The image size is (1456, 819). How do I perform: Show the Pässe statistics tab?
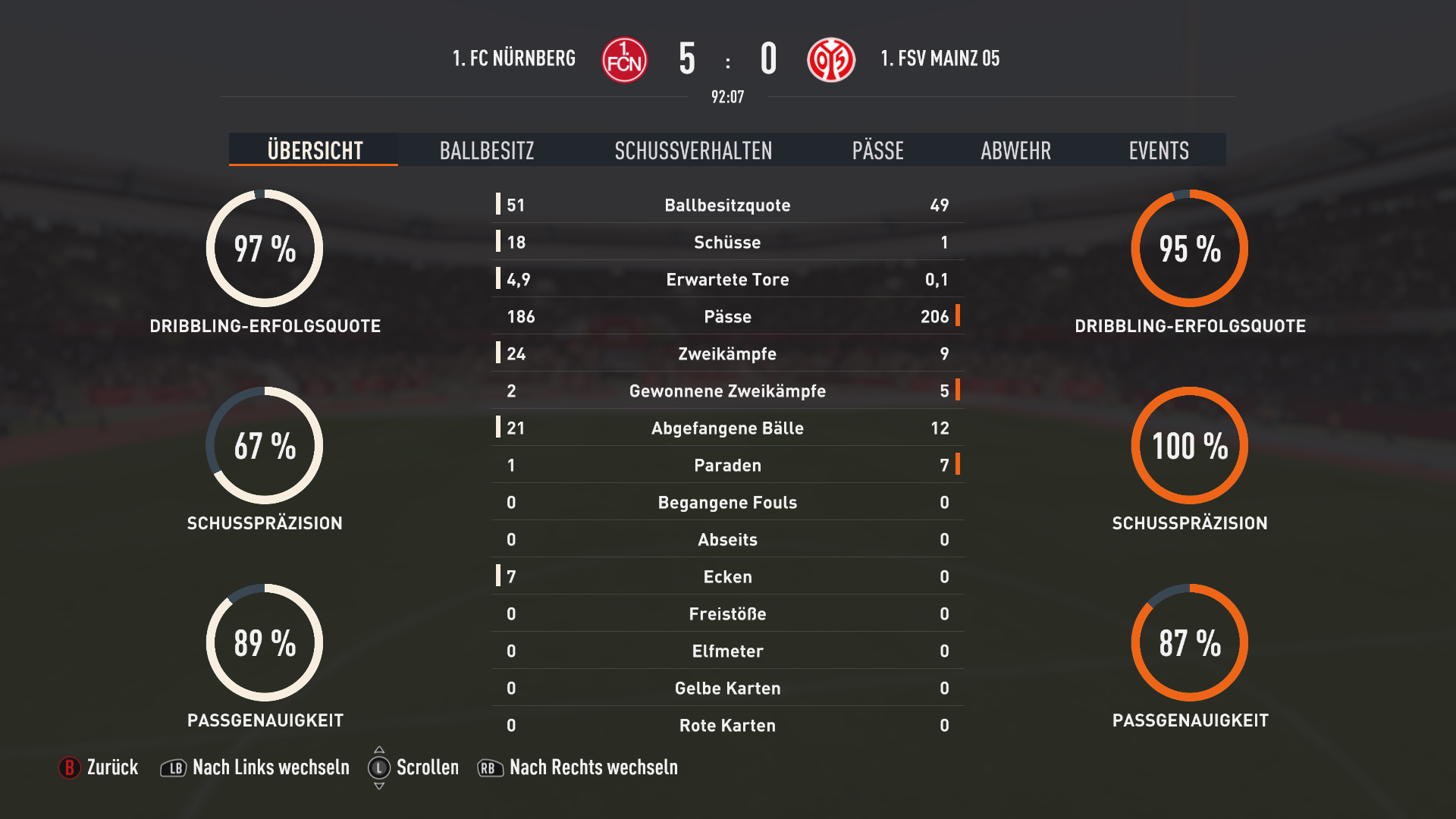(877, 150)
